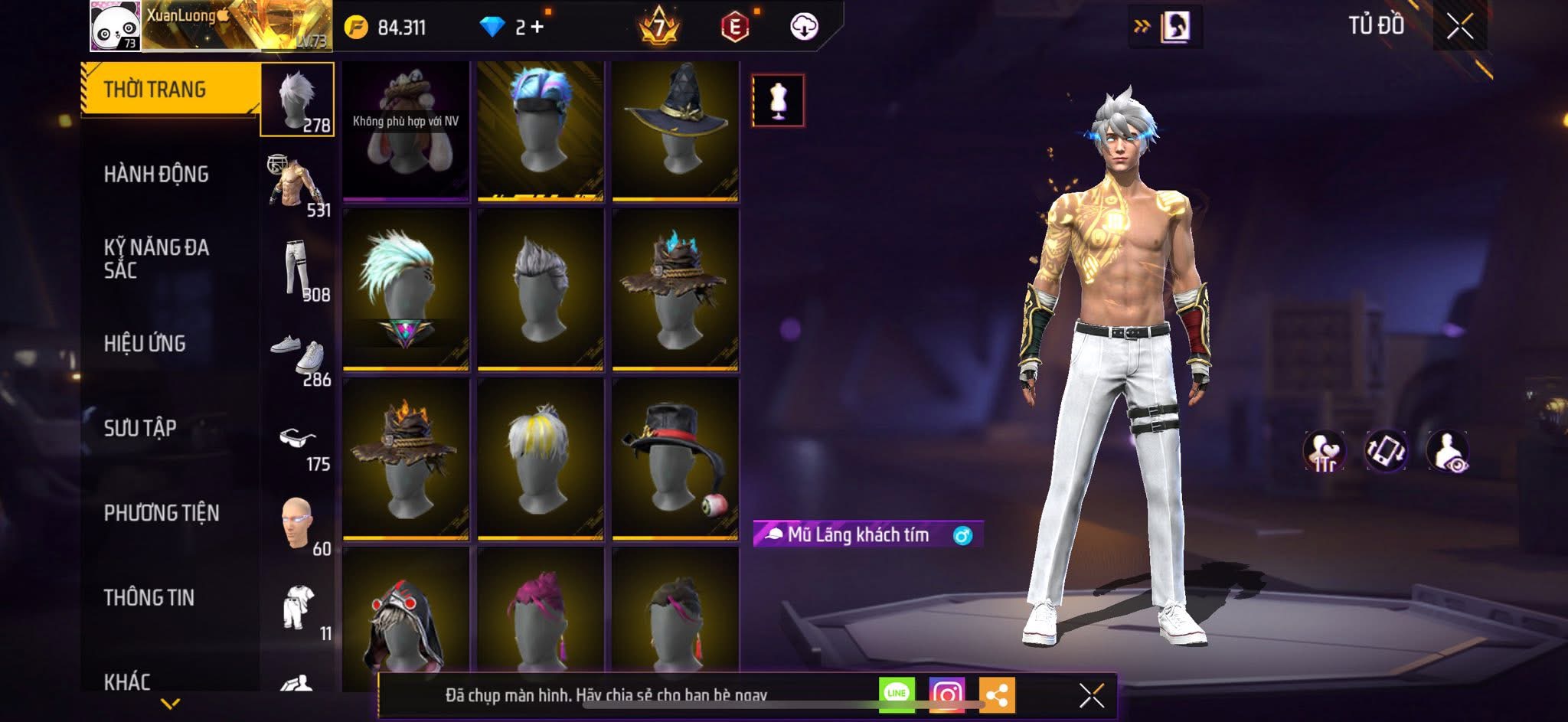
Task: Click the white mannequin outfit icon
Action: click(x=778, y=100)
